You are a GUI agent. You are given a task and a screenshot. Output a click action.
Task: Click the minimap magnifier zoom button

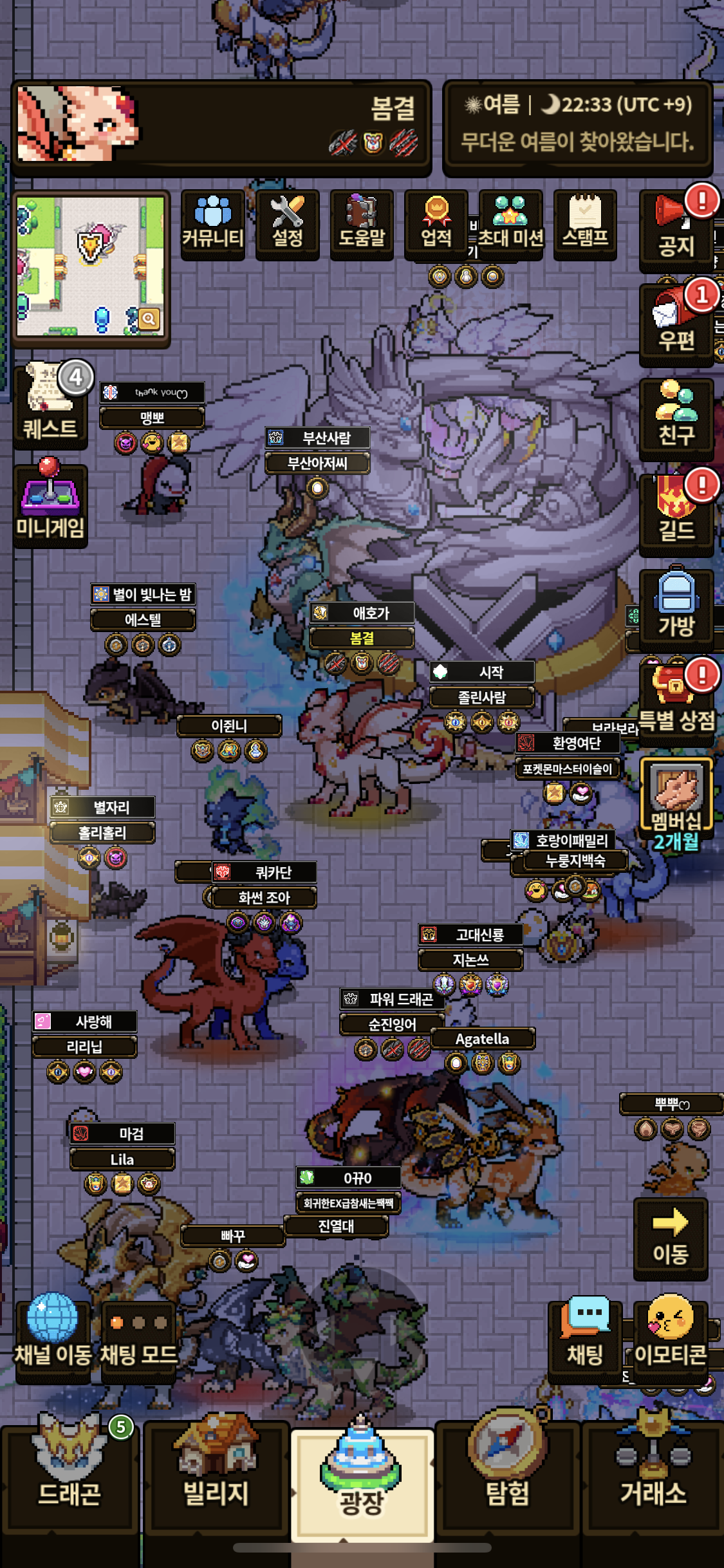click(149, 319)
